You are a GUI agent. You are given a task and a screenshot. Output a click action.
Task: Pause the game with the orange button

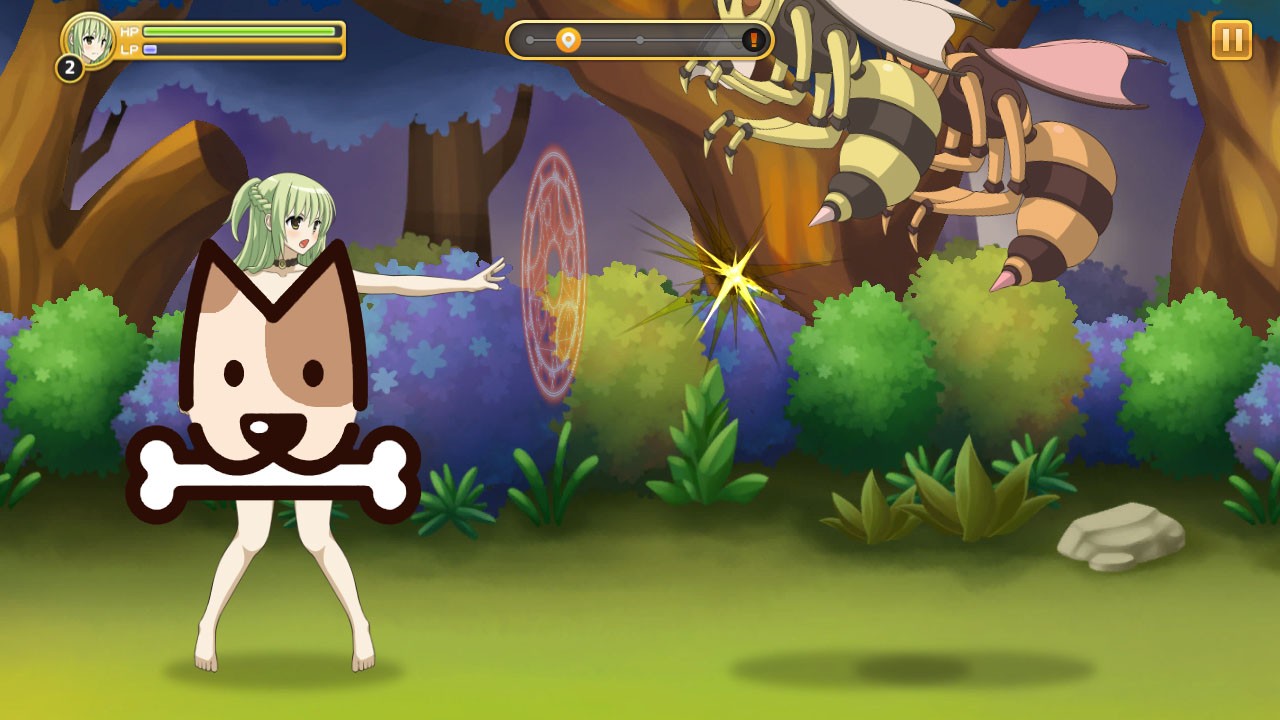click(1231, 40)
